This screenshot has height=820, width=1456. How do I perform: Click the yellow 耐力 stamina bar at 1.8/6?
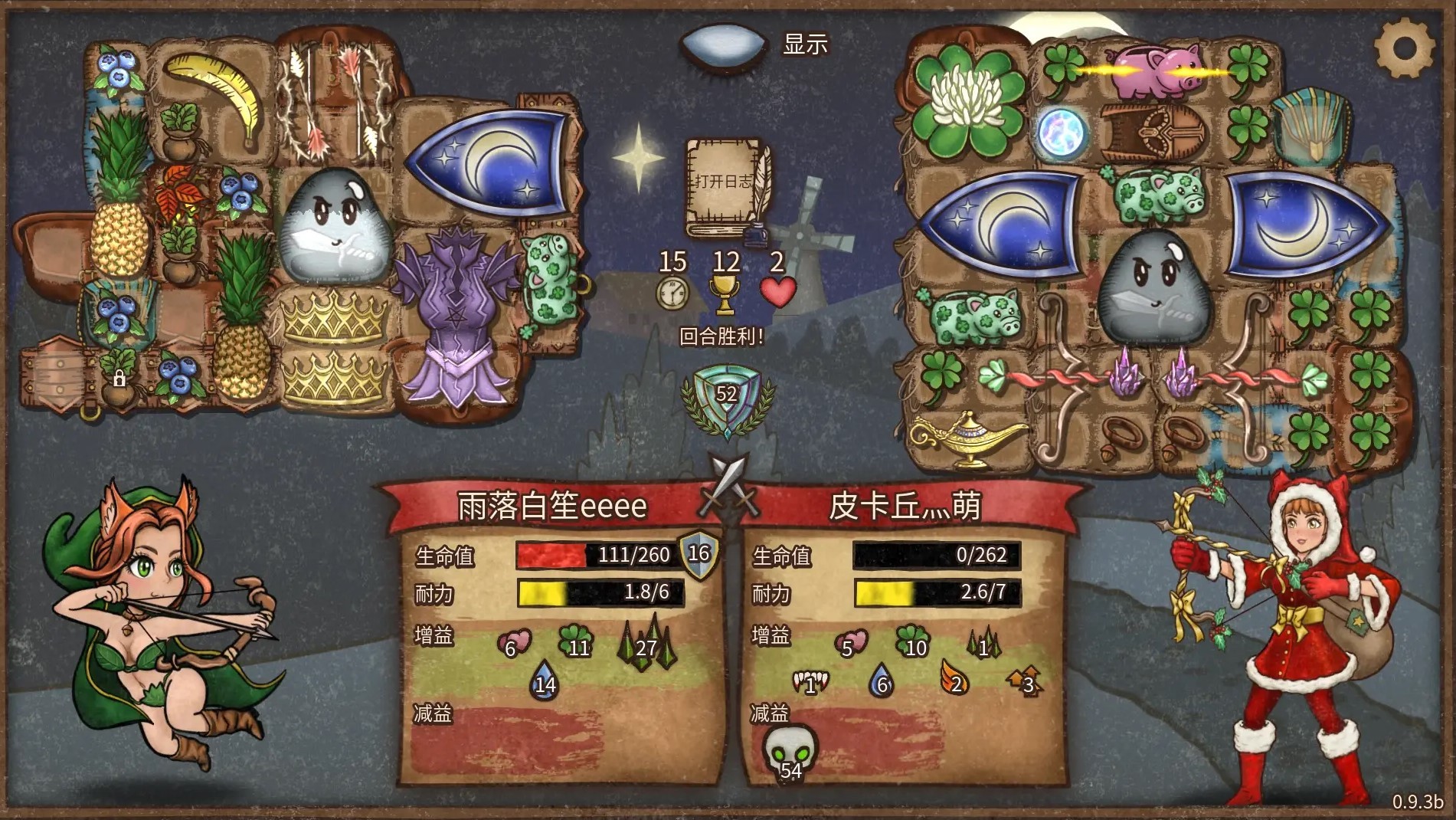(x=605, y=594)
